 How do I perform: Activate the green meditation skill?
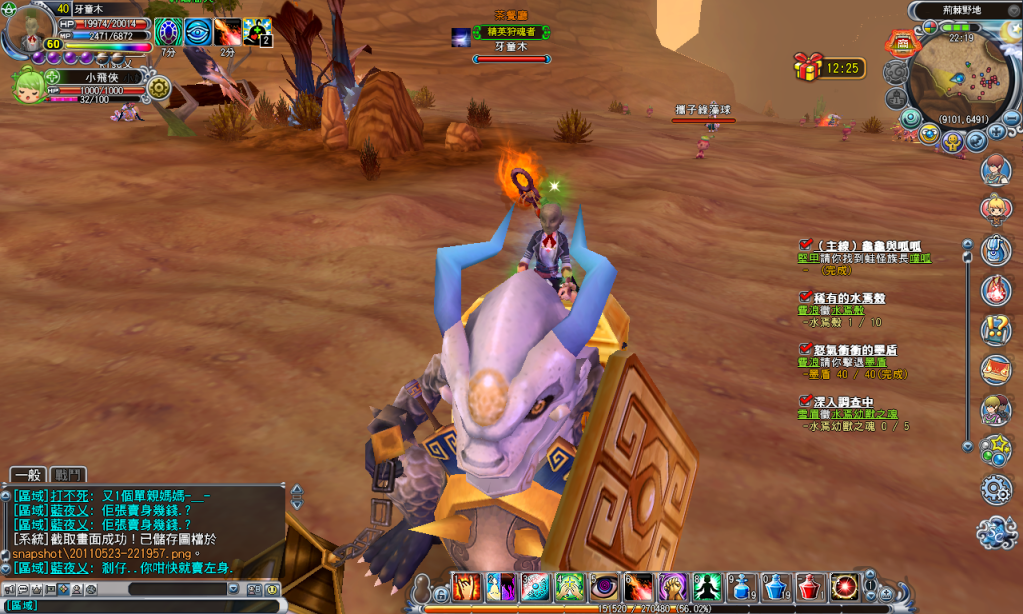coord(707,587)
